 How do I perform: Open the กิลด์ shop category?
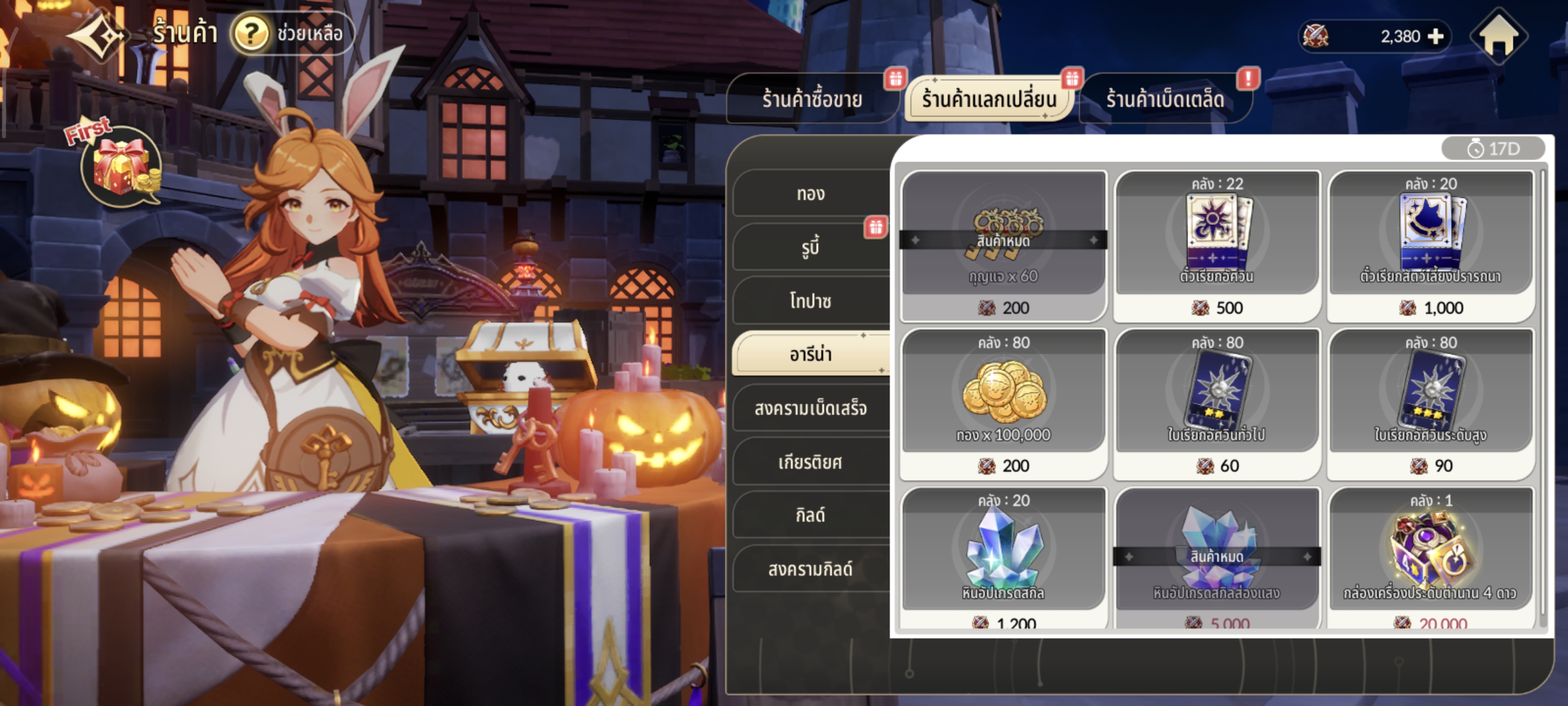point(811,515)
